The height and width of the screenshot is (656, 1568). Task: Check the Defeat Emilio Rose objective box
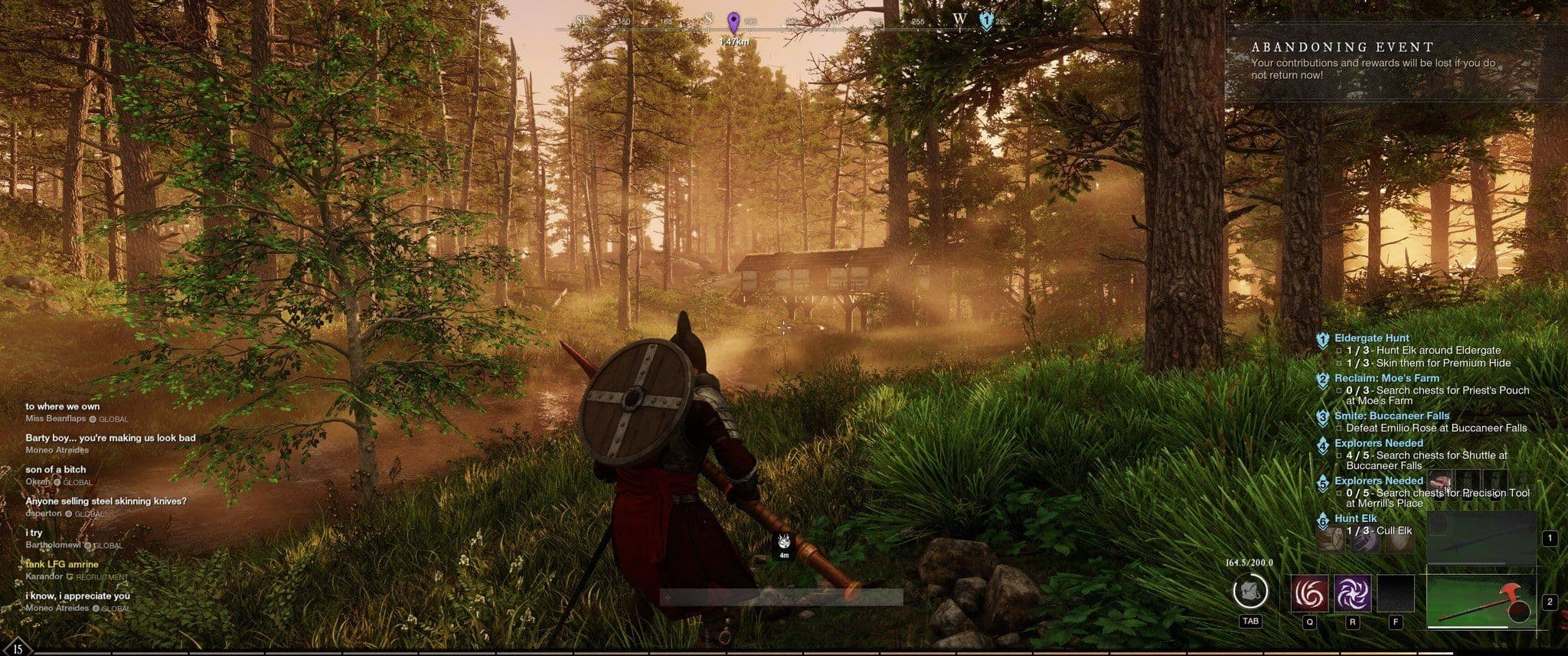tap(1338, 428)
